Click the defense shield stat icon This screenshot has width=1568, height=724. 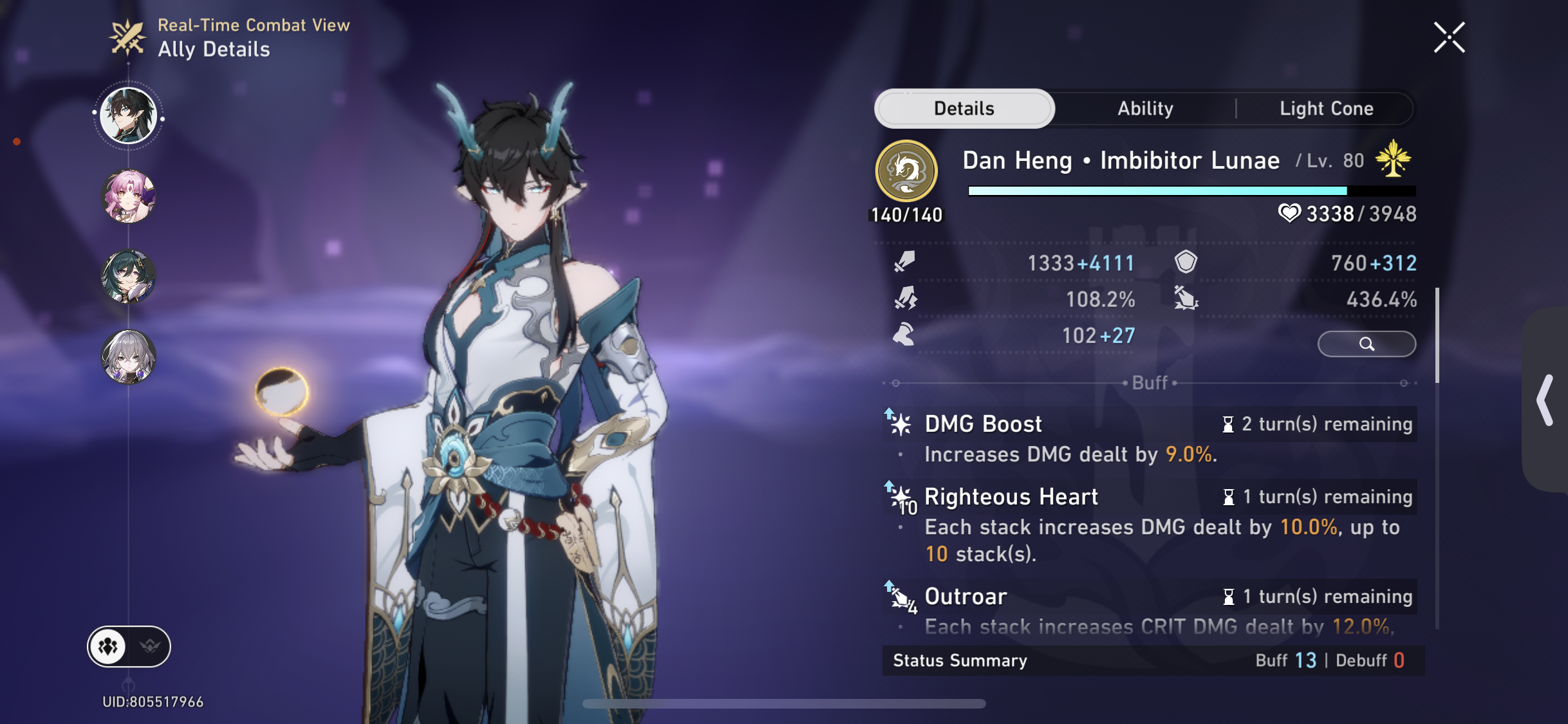[x=1186, y=263]
